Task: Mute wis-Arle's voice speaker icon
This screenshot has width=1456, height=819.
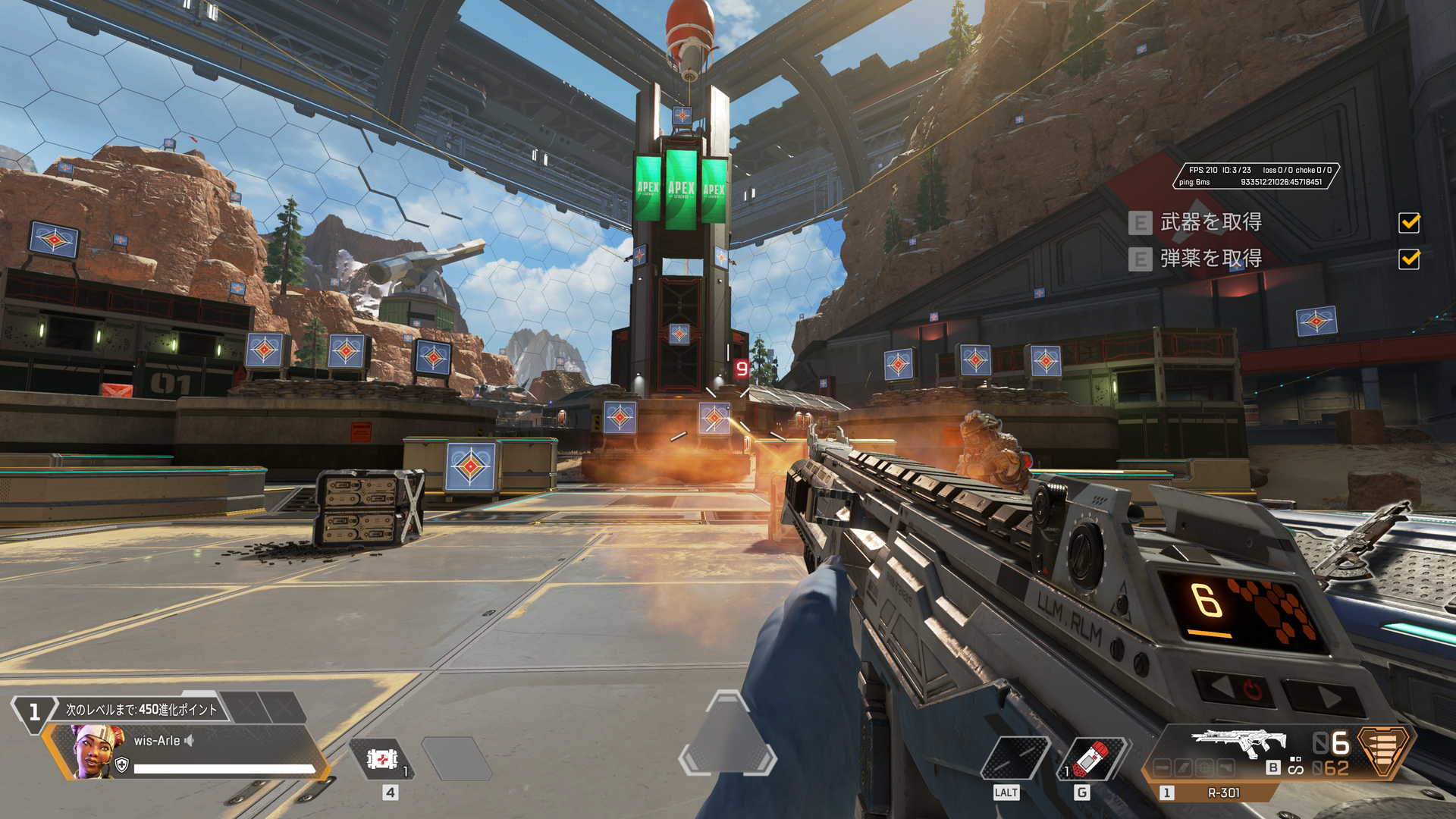Action: pyautogui.click(x=189, y=741)
